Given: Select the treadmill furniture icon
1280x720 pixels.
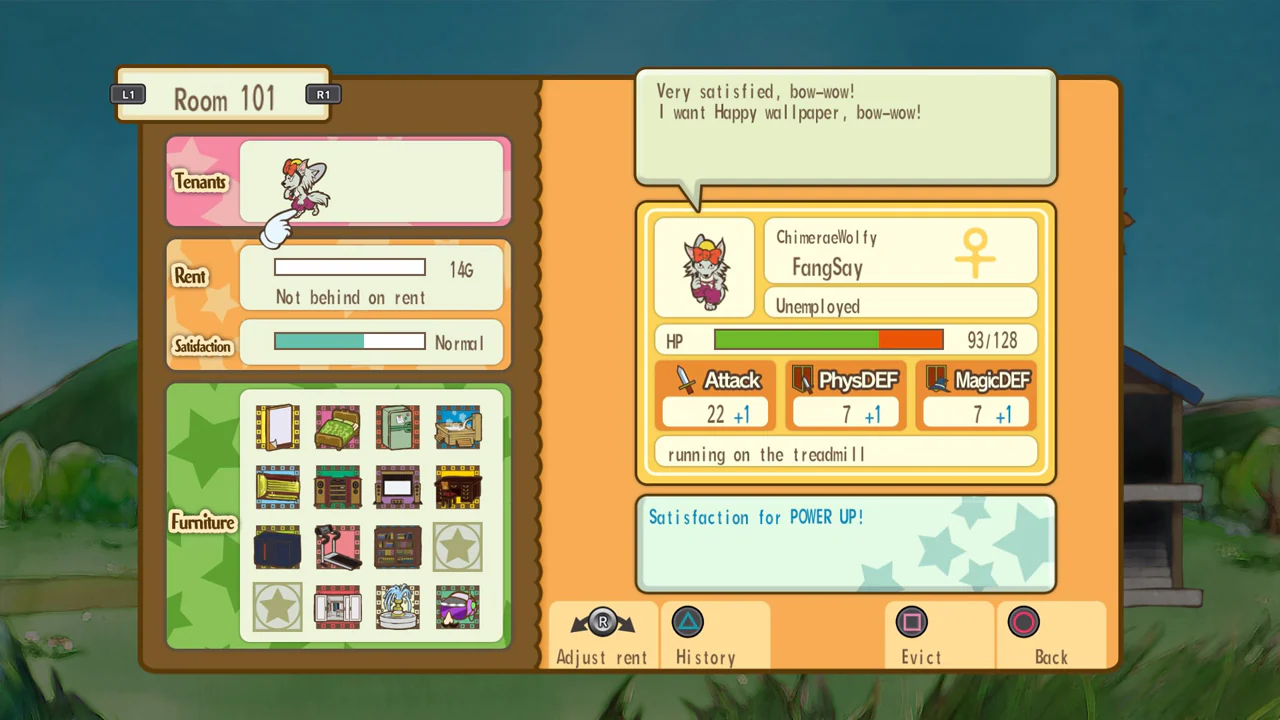Looking at the screenshot, I should [337, 547].
